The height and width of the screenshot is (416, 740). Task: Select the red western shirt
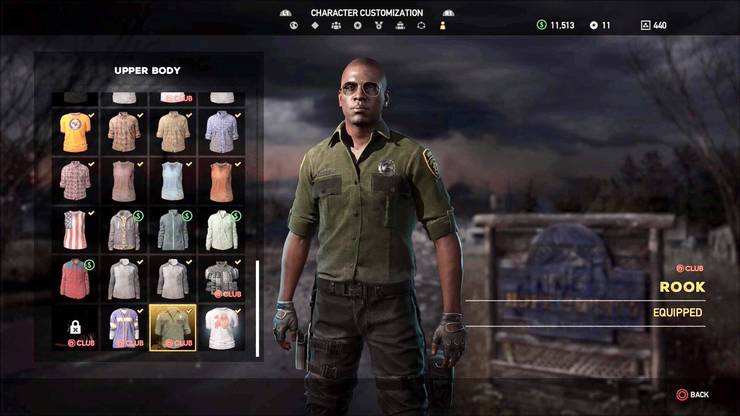[75, 278]
